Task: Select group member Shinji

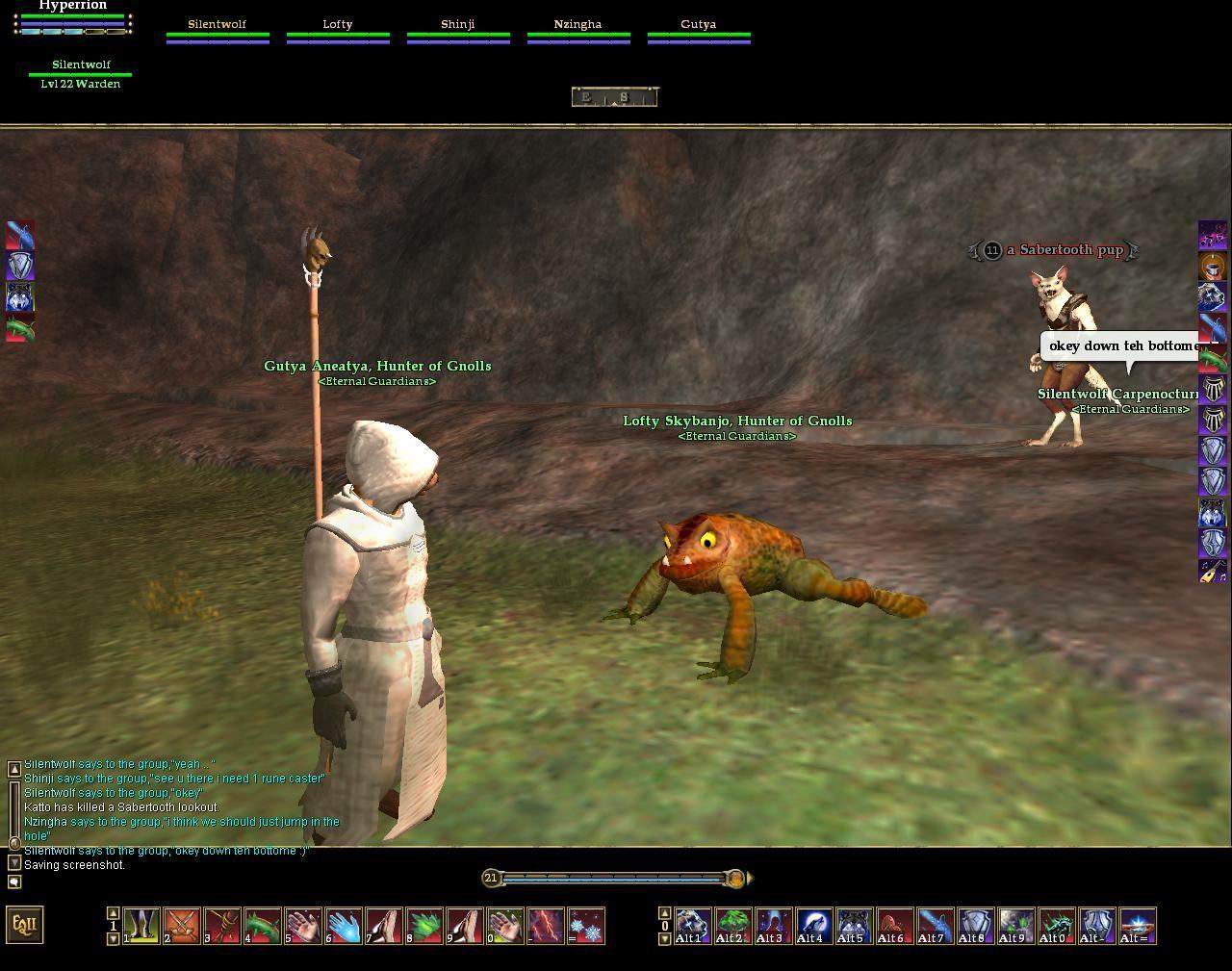Action: [x=458, y=30]
